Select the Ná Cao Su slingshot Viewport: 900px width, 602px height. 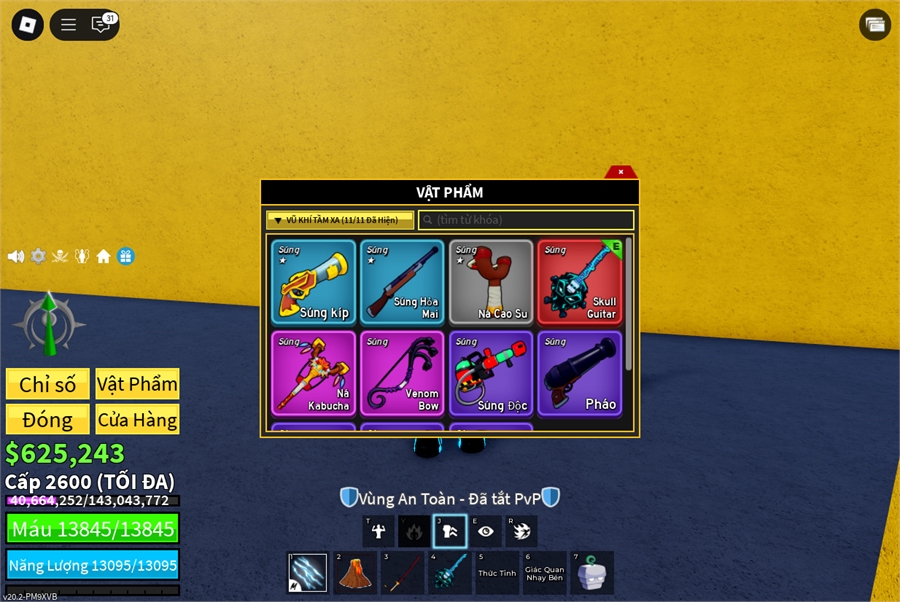pyautogui.click(x=491, y=282)
